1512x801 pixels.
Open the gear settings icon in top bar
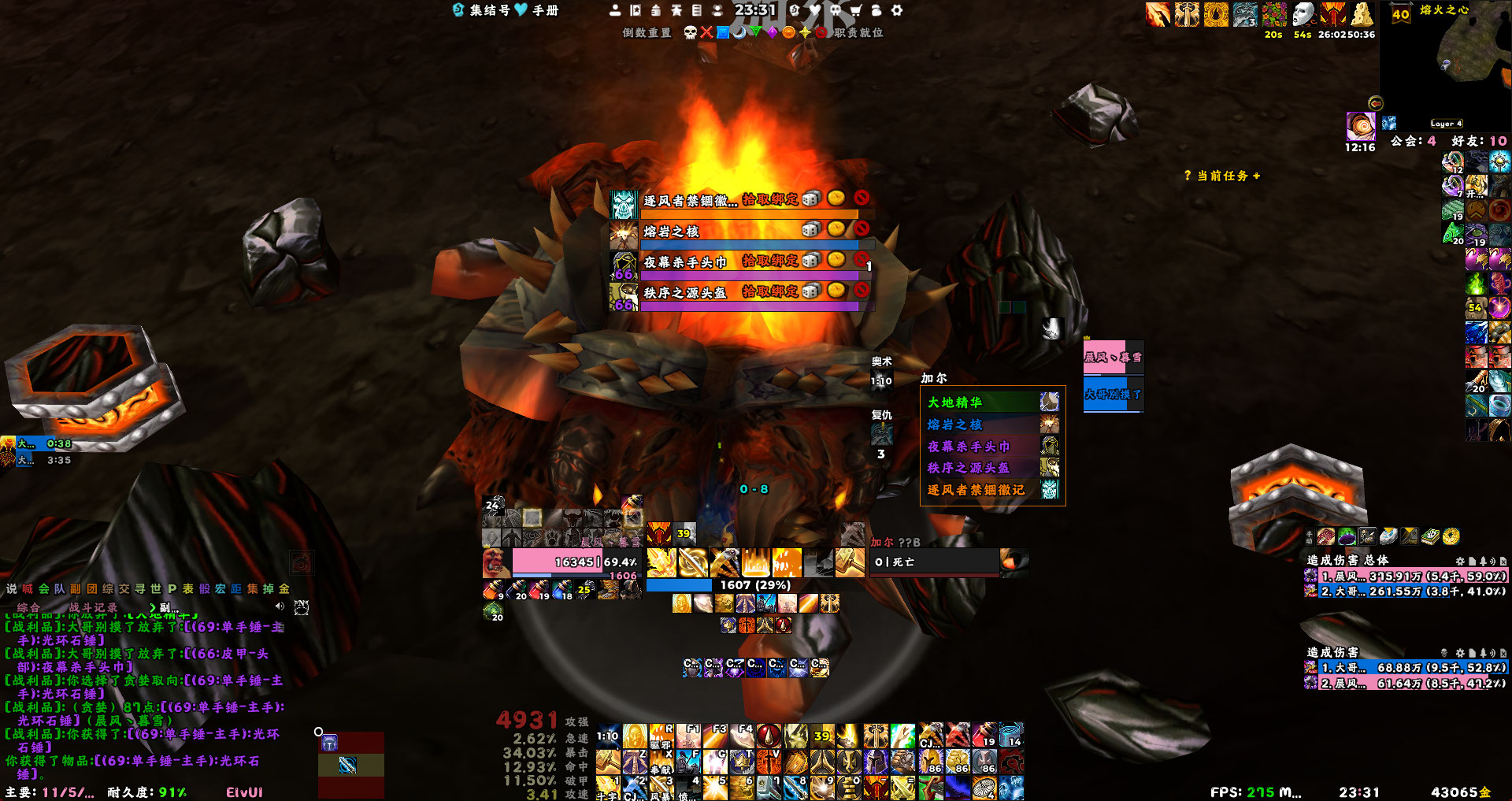[897, 10]
